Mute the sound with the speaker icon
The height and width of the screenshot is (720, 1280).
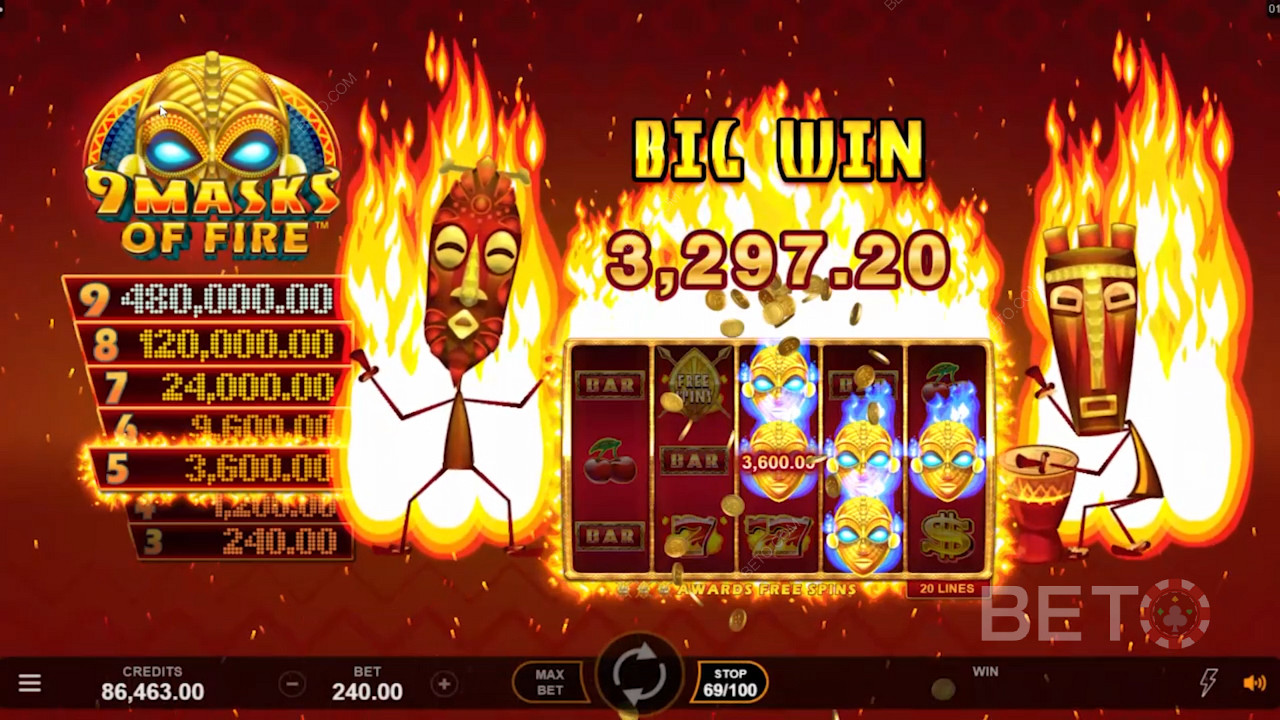coord(1254,683)
